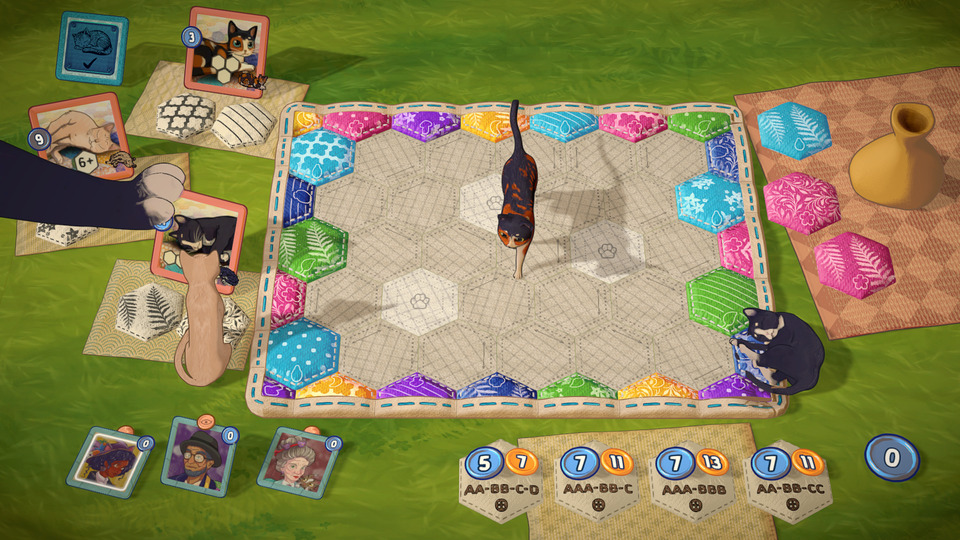View the 6+ tan cat scoring card
The height and width of the screenshot is (540, 960).
[x=80, y=138]
